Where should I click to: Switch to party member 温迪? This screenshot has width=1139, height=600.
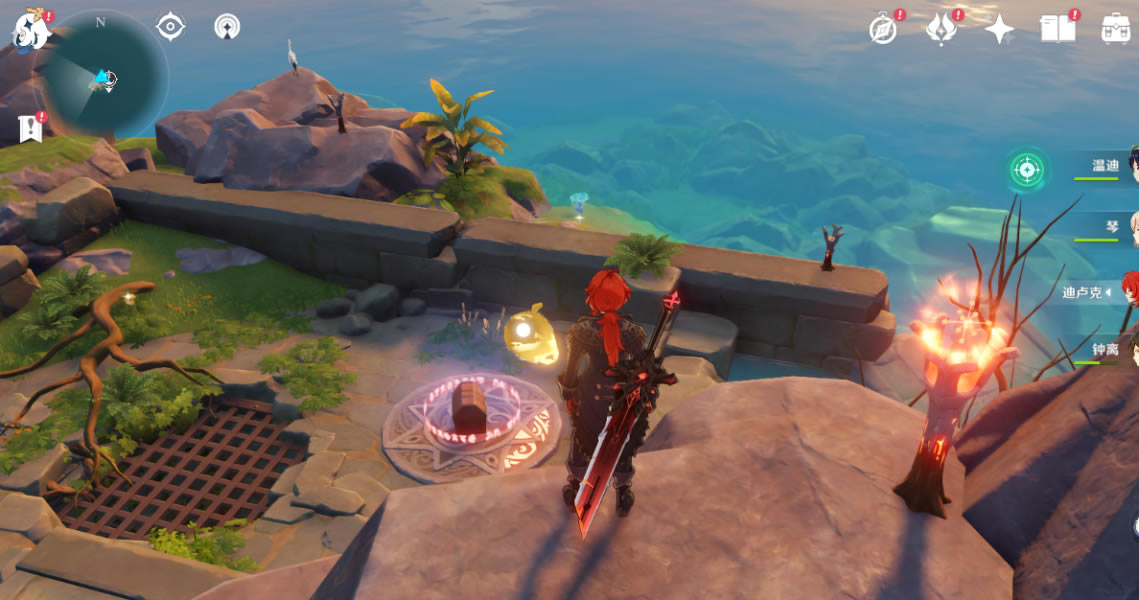pyautogui.click(x=1106, y=166)
